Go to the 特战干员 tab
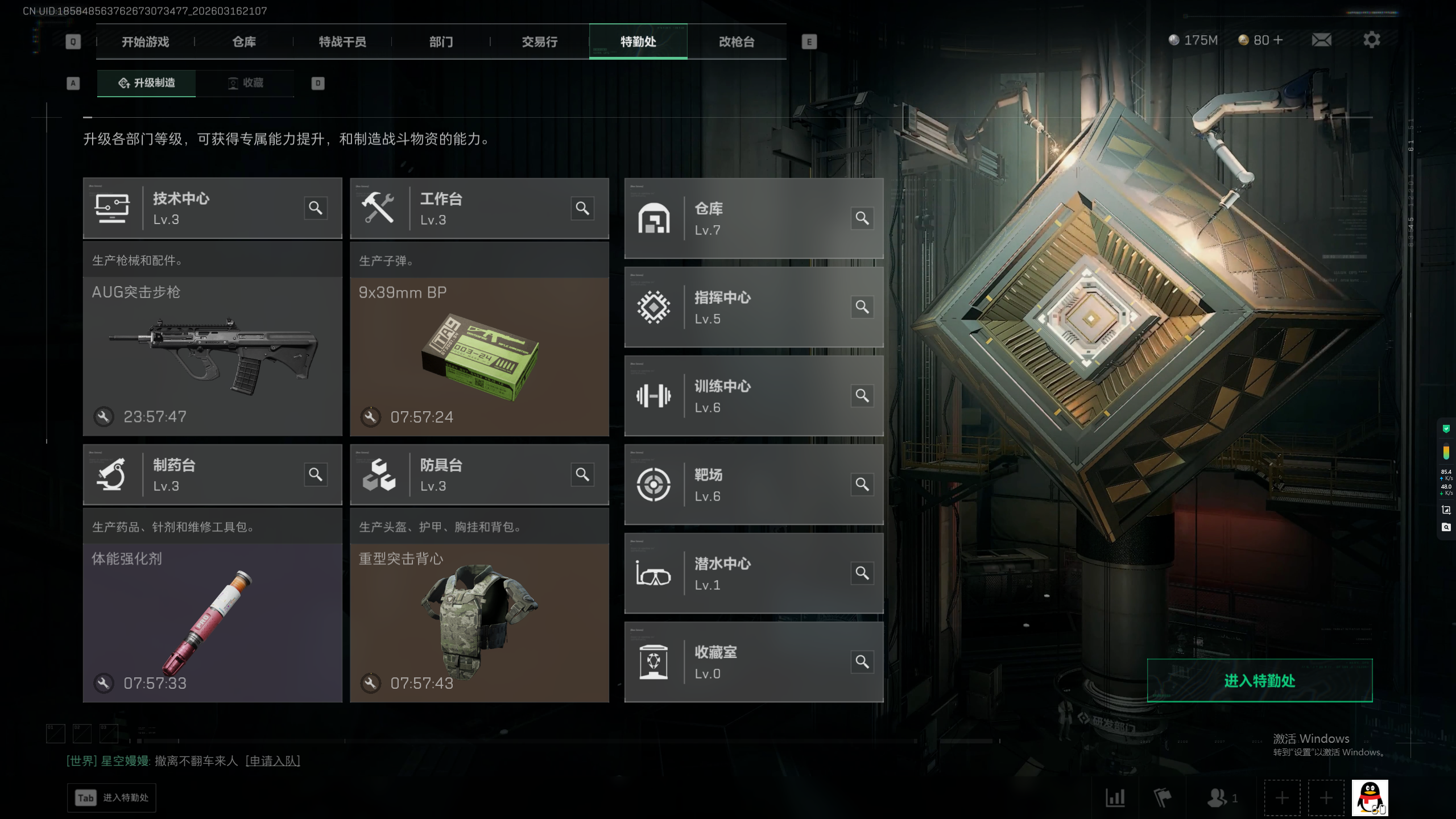 [342, 42]
